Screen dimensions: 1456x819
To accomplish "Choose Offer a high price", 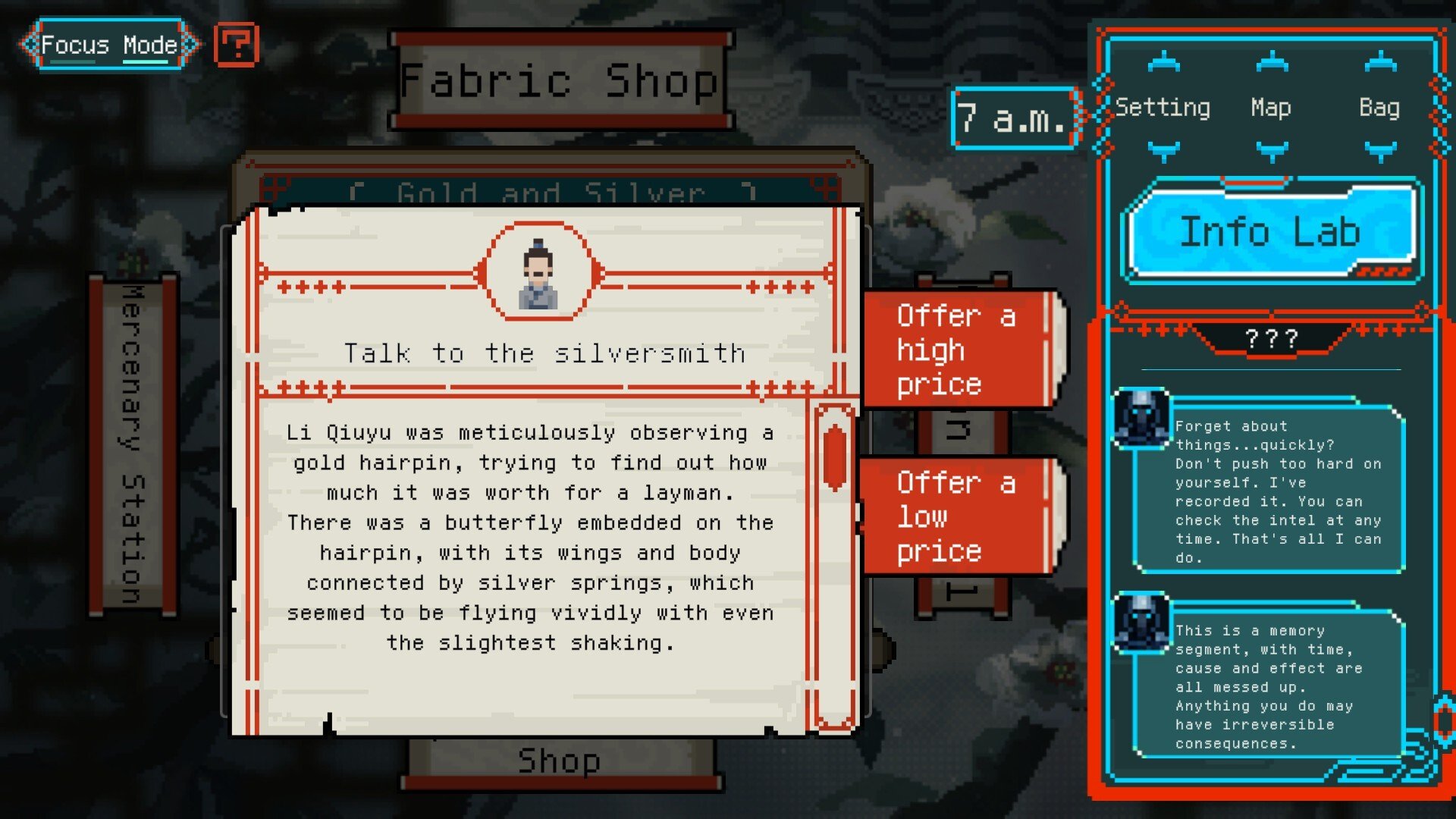I will coord(959,350).
